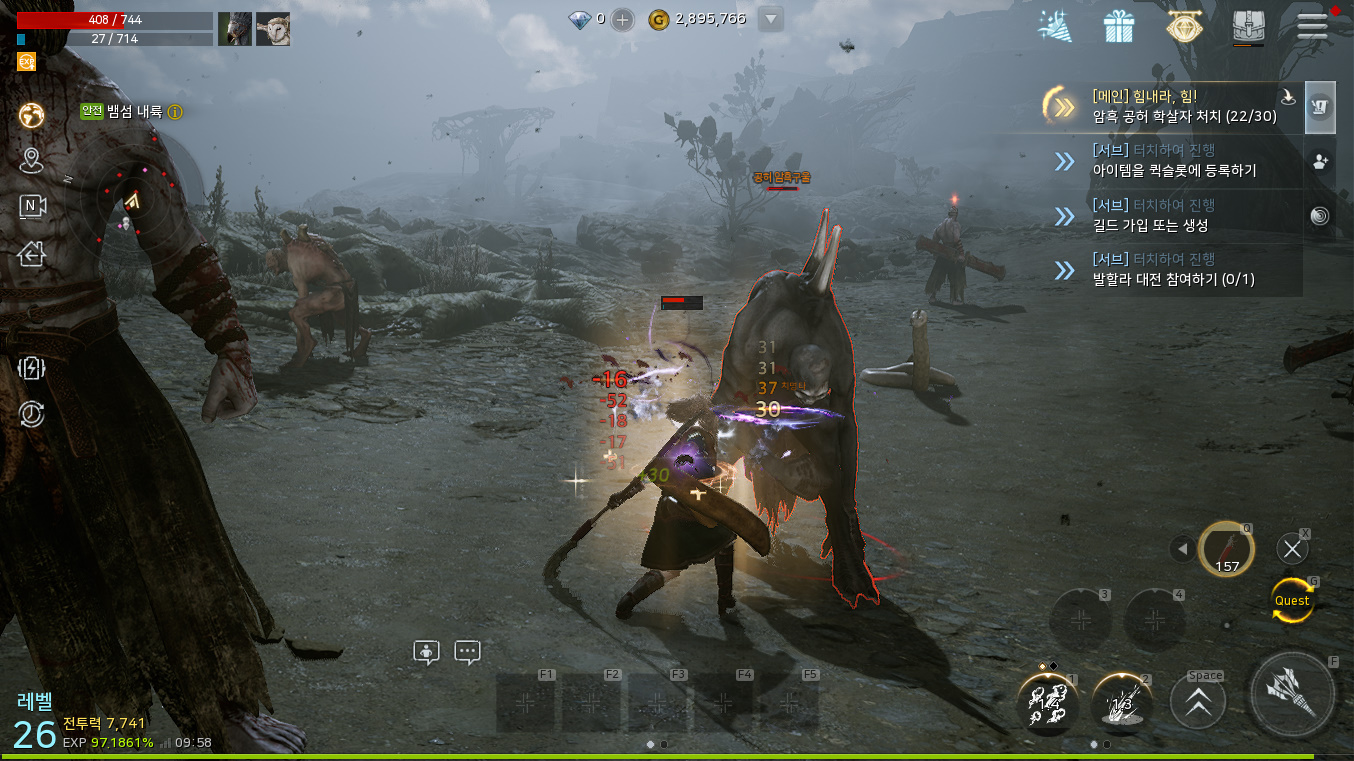Open the party popper events icon
1354x761 pixels.
pyautogui.click(x=1054, y=27)
